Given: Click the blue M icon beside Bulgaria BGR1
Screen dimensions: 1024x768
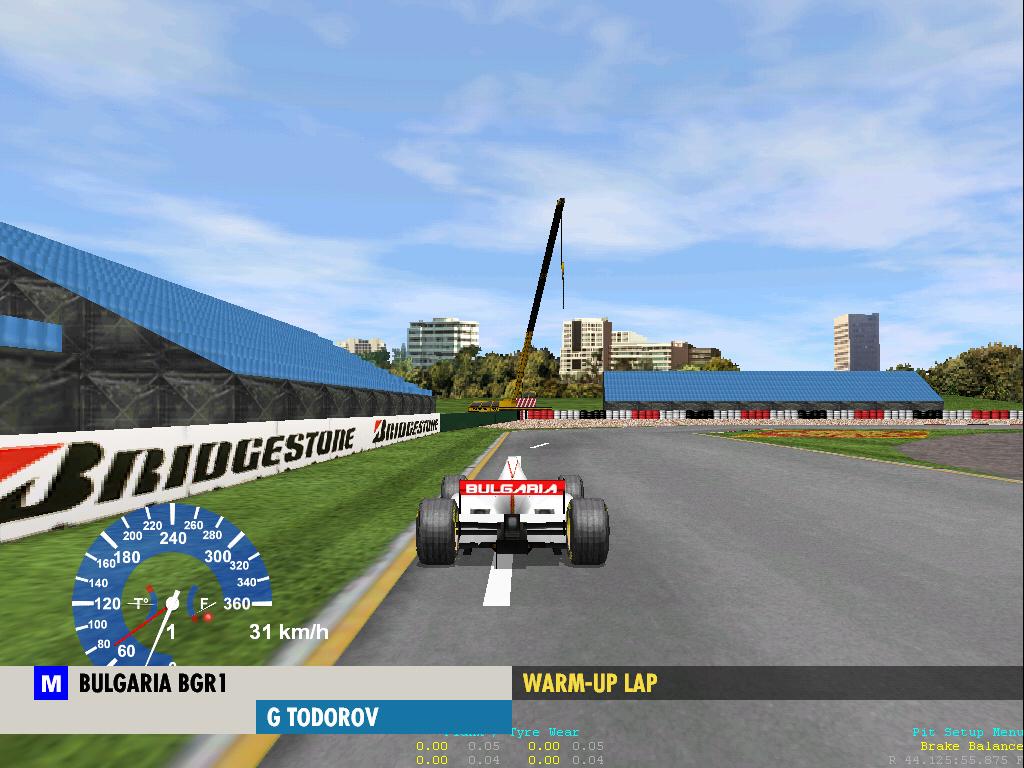Looking at the screenshot, I should 51,684.
